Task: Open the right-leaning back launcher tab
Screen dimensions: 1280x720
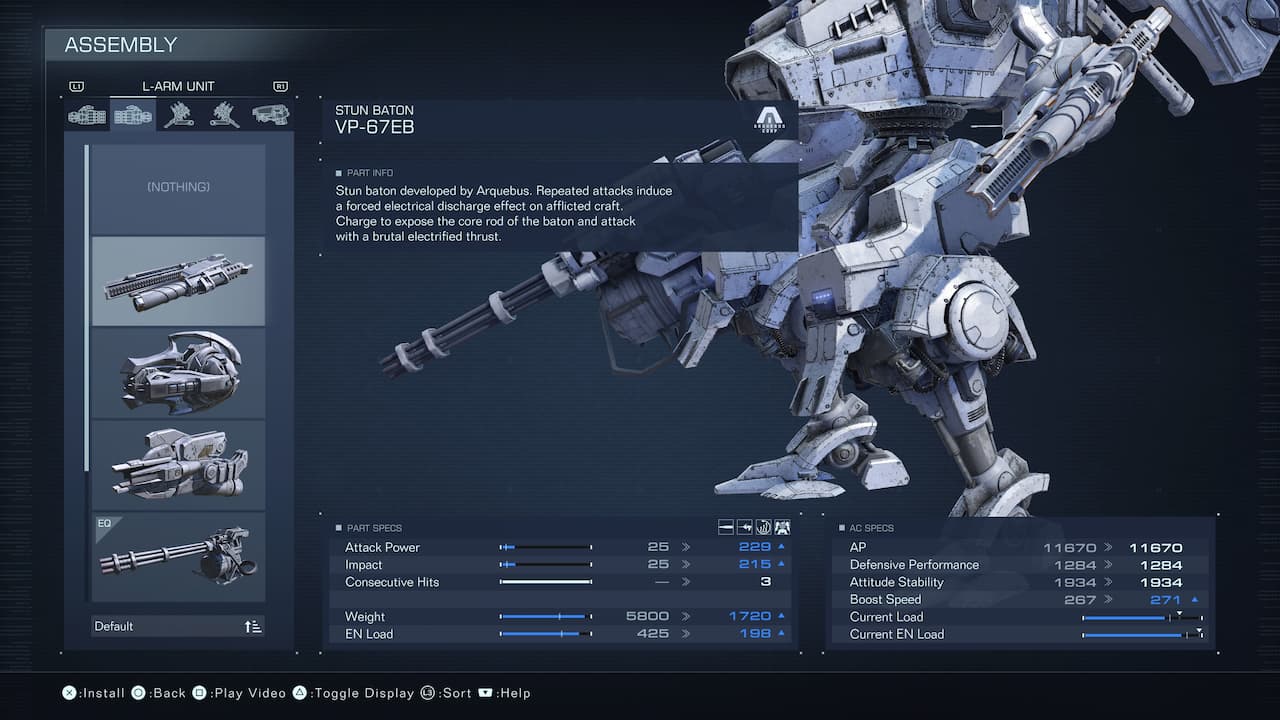Action: pos(224,116)
